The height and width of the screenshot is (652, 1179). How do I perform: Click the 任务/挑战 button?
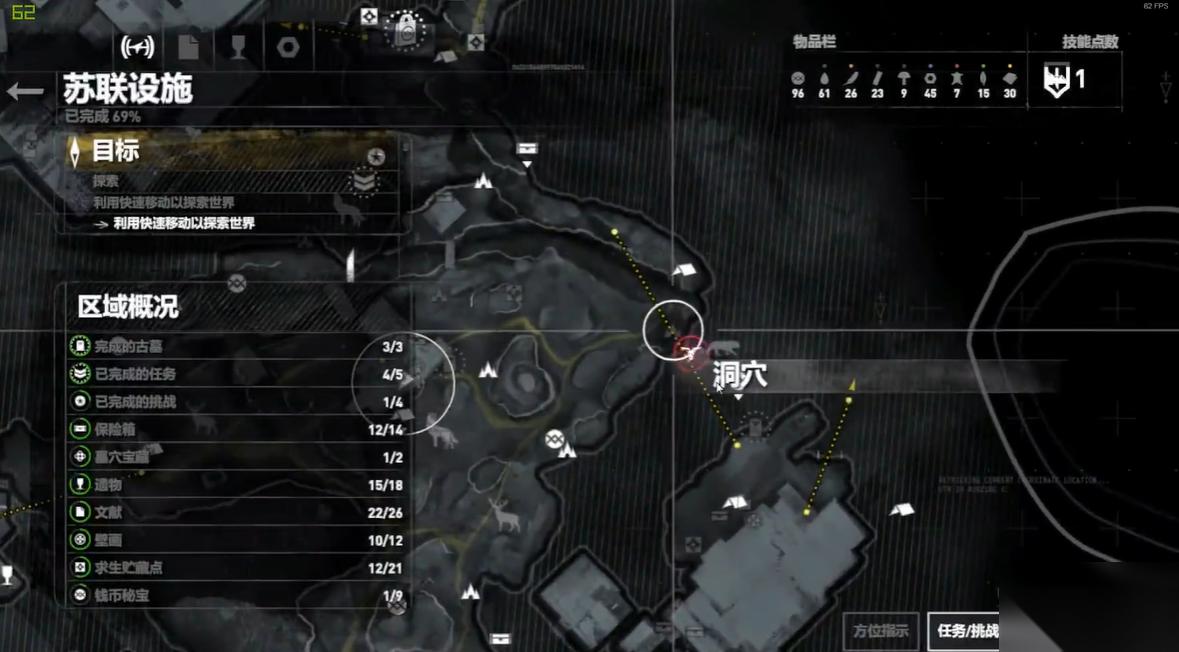[964, 630]
